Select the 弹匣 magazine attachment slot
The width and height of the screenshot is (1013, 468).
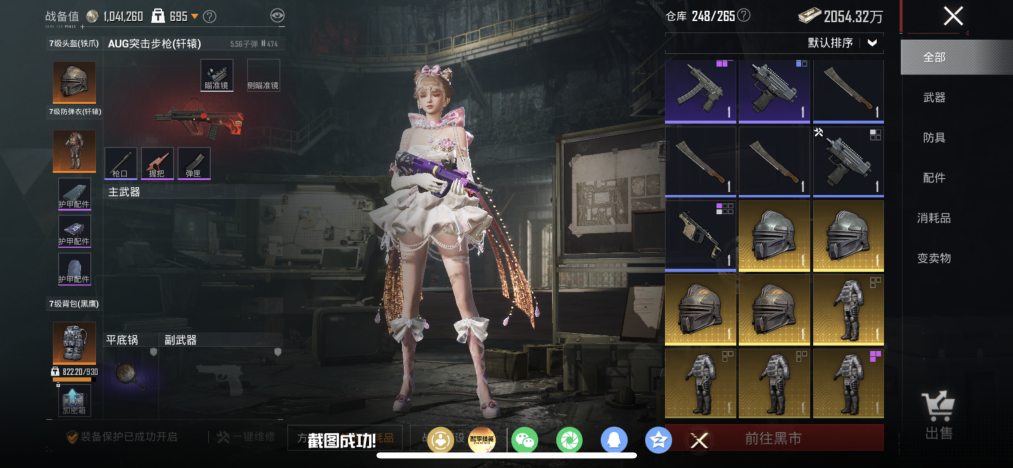194,162
